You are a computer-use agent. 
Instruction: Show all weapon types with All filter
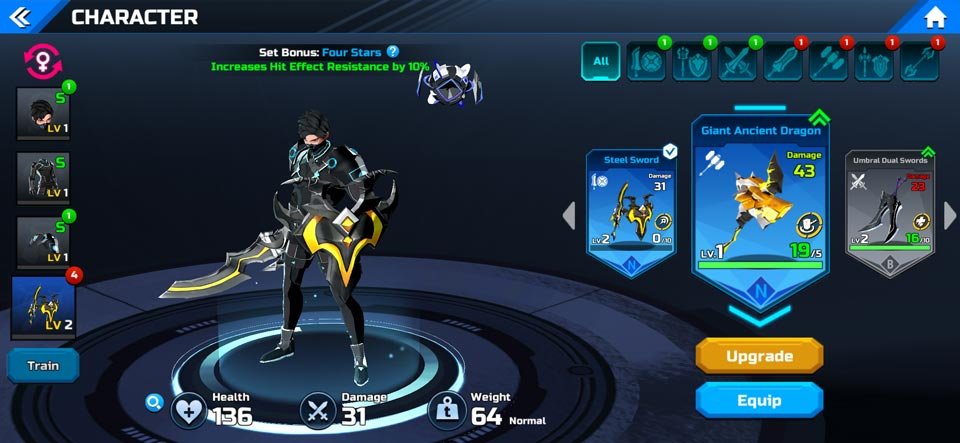601,61
